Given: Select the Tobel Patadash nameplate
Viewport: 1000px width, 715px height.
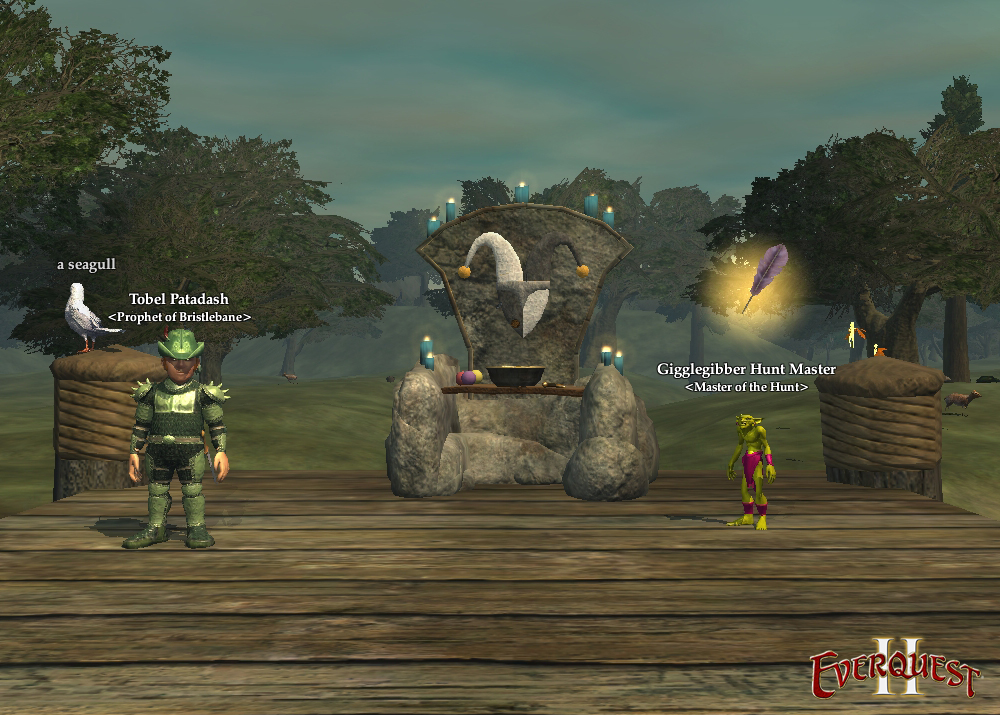Looking at the screenshot, I should pos(179,299).
